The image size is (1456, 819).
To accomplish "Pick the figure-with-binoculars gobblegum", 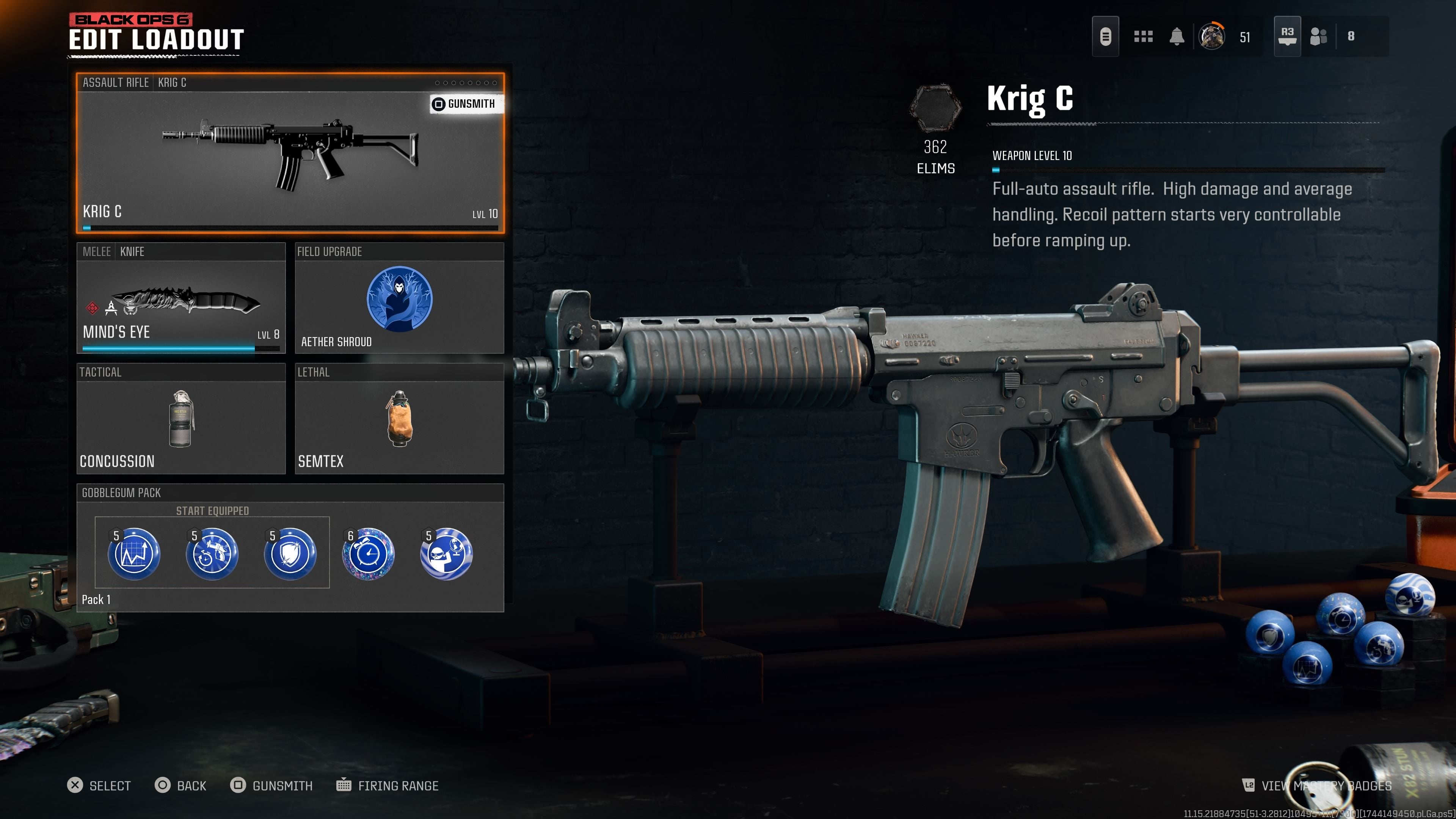I will coord(446,554).
